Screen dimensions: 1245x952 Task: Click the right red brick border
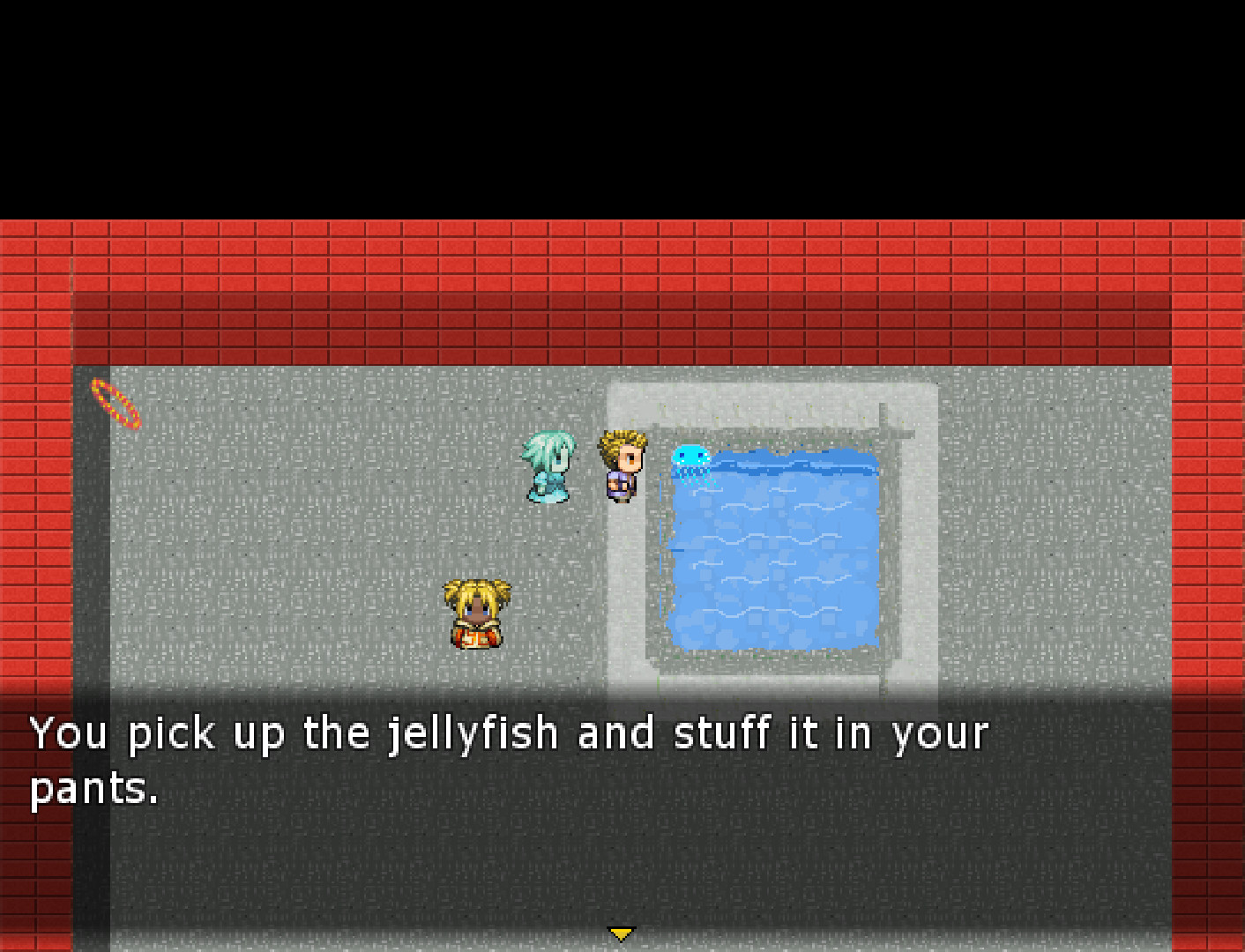point(1208,529)
